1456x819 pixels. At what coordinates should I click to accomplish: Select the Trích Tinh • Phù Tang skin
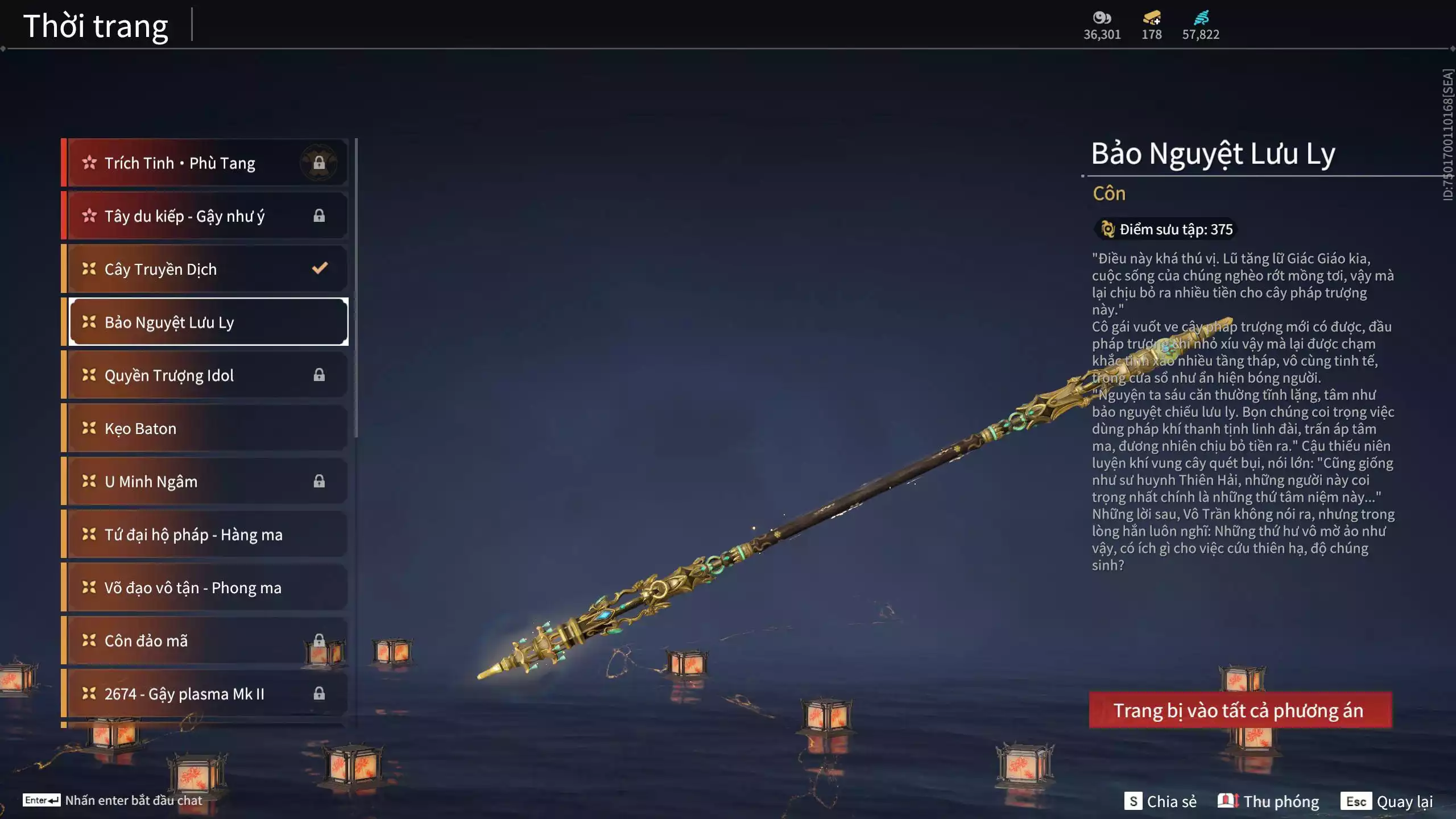(x=205, y=163)
